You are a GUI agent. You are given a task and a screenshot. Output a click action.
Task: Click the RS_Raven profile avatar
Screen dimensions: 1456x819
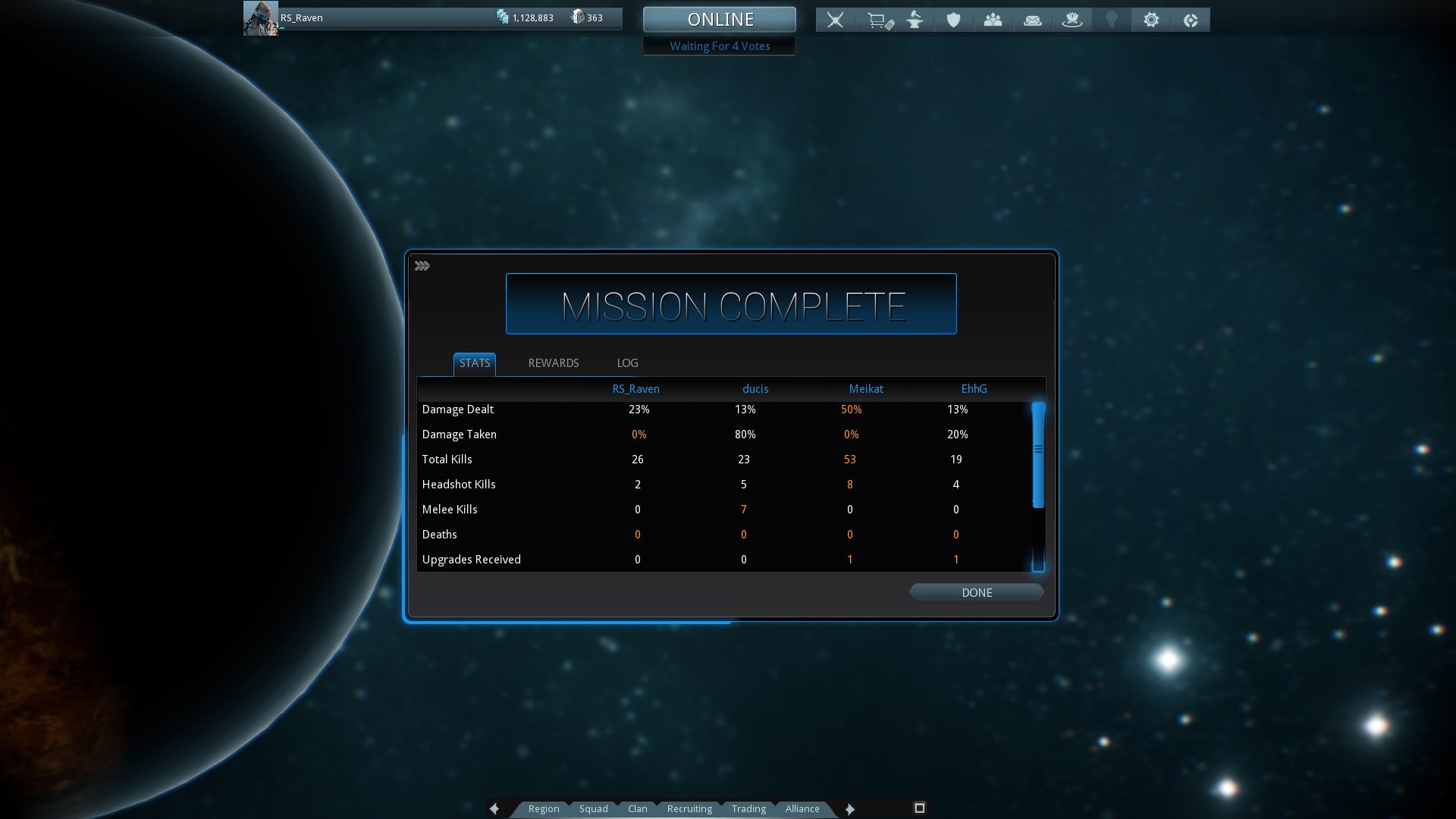point(260,18)
